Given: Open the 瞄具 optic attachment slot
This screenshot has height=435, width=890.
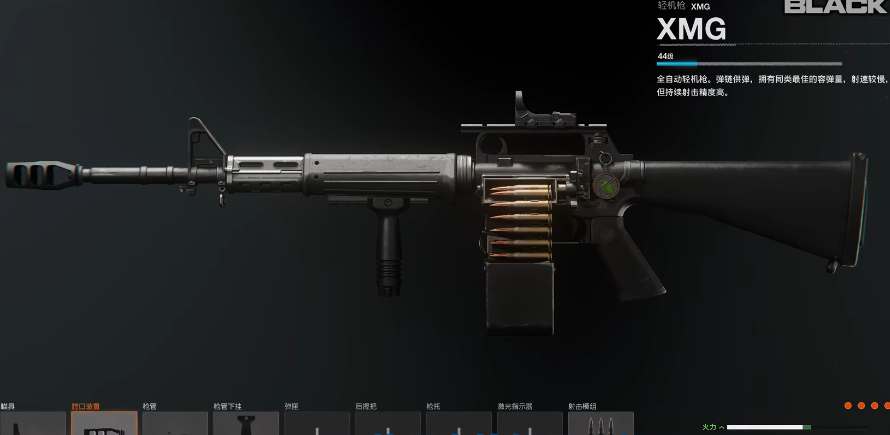Looking at the screenshot, I should pos(32,423).
